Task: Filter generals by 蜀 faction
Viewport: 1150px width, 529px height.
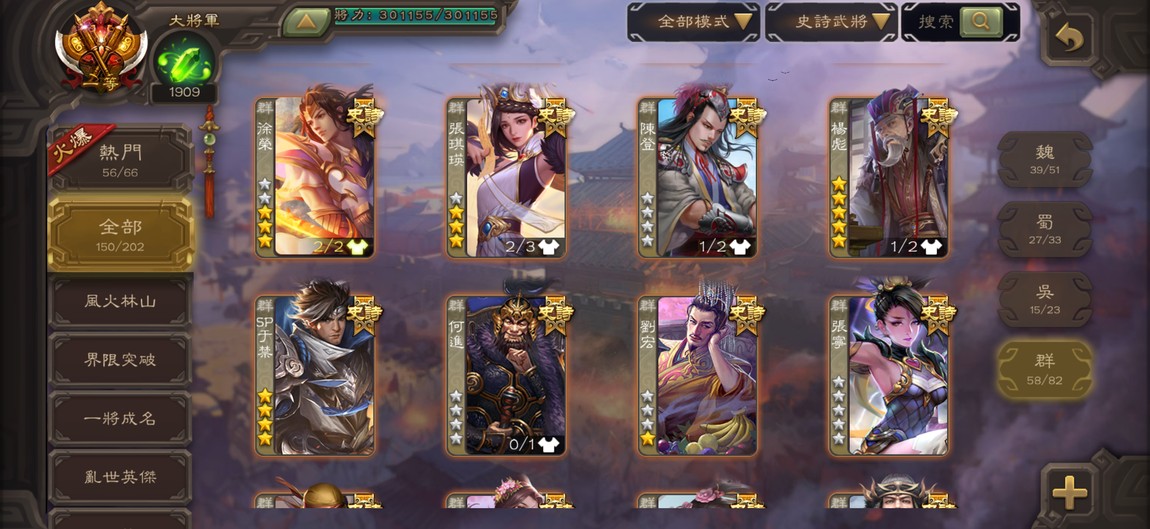Action: 1045,229
